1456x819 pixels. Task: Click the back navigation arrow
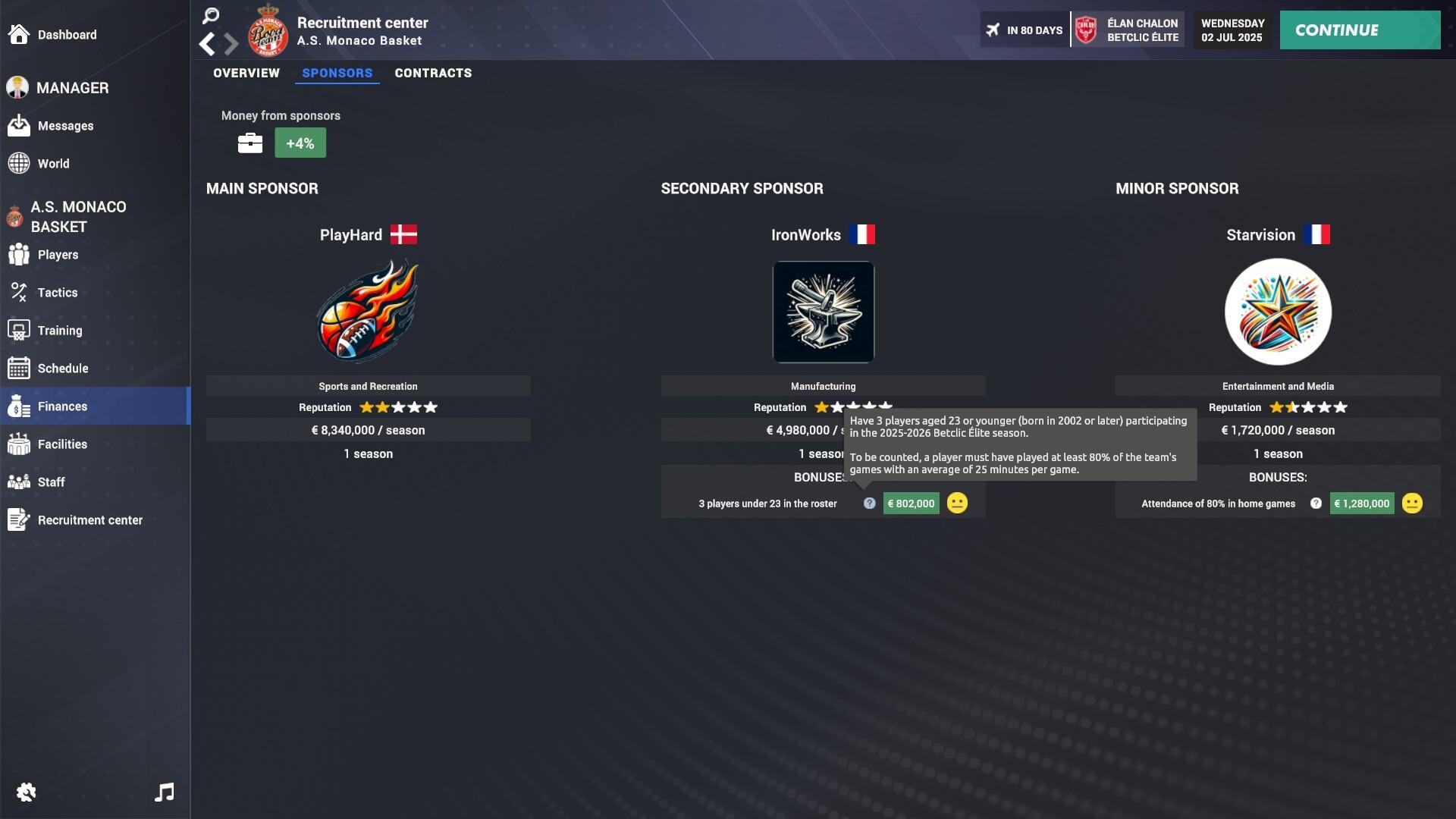(206, 44)
